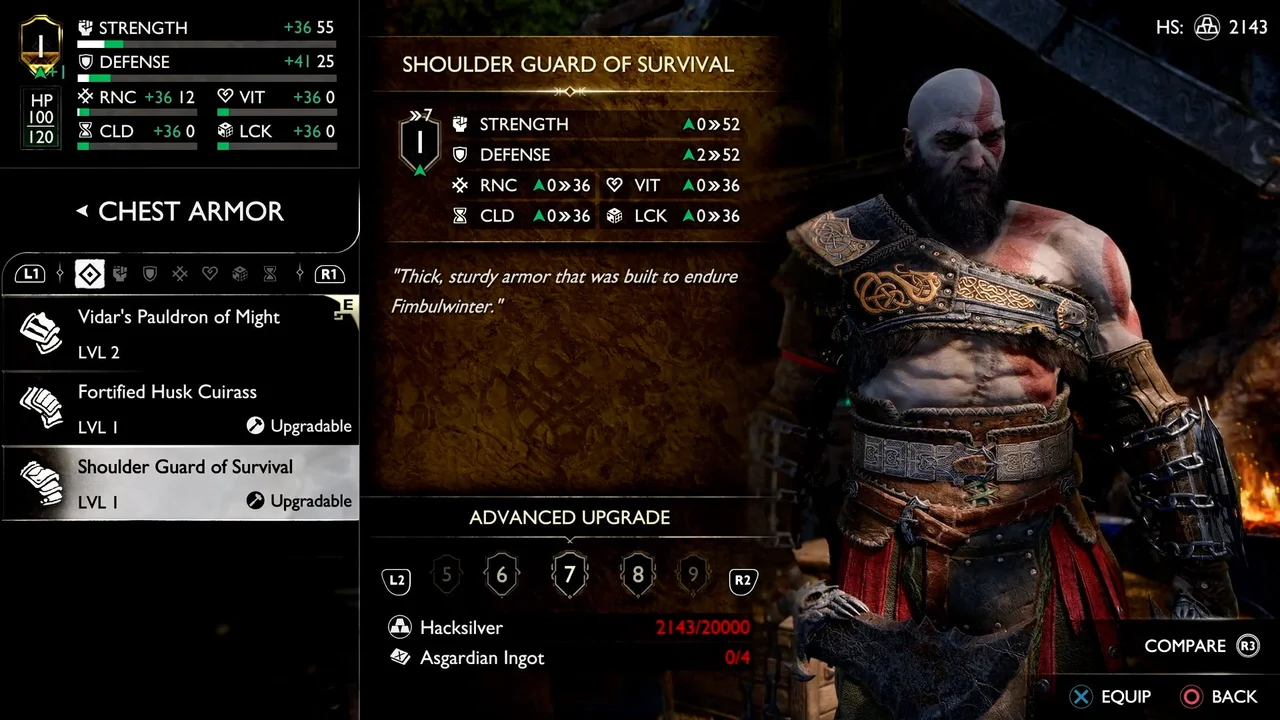The image size is (1280, 720).
Task: Go back using the Chest Armor arrow
Action: pos(81,211)
